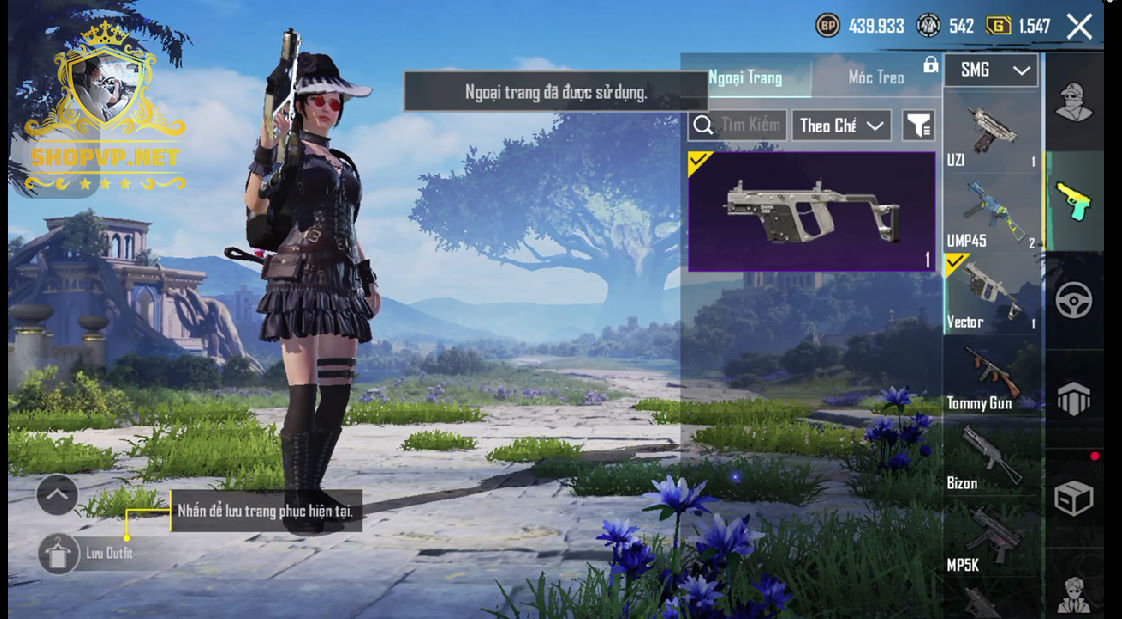Open the filter funnel options
The image size is (1122, 619).
pos(918,125)
